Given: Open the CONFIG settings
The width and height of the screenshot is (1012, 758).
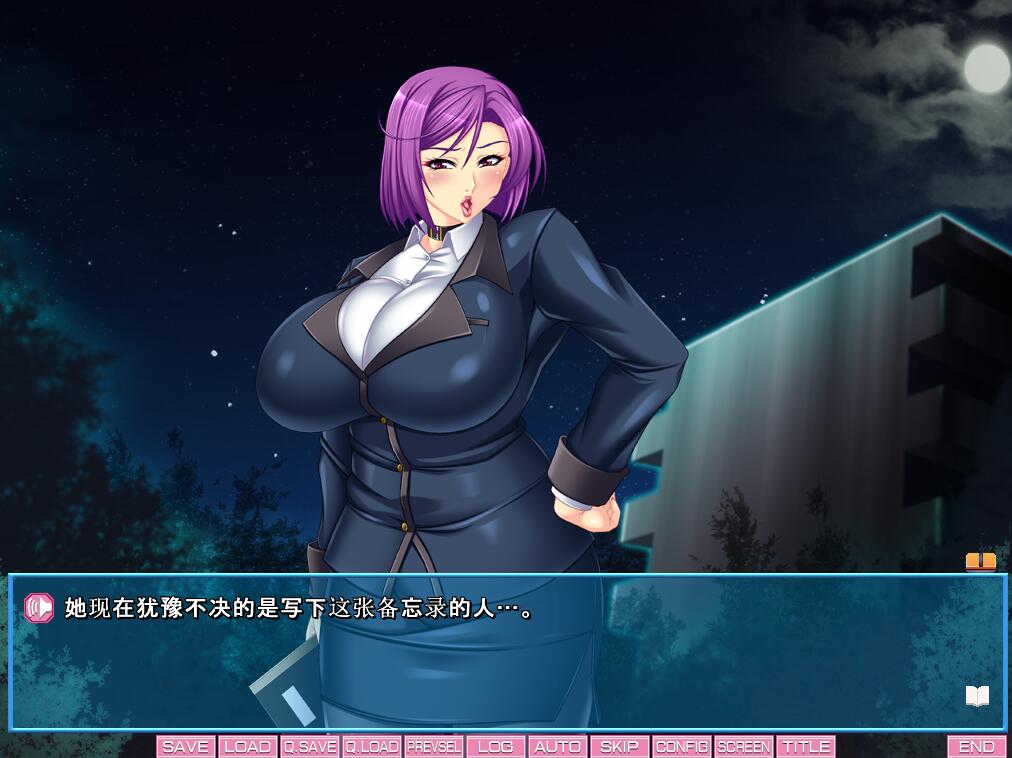Looking at the screenshot, I should [x=682, y=747].
